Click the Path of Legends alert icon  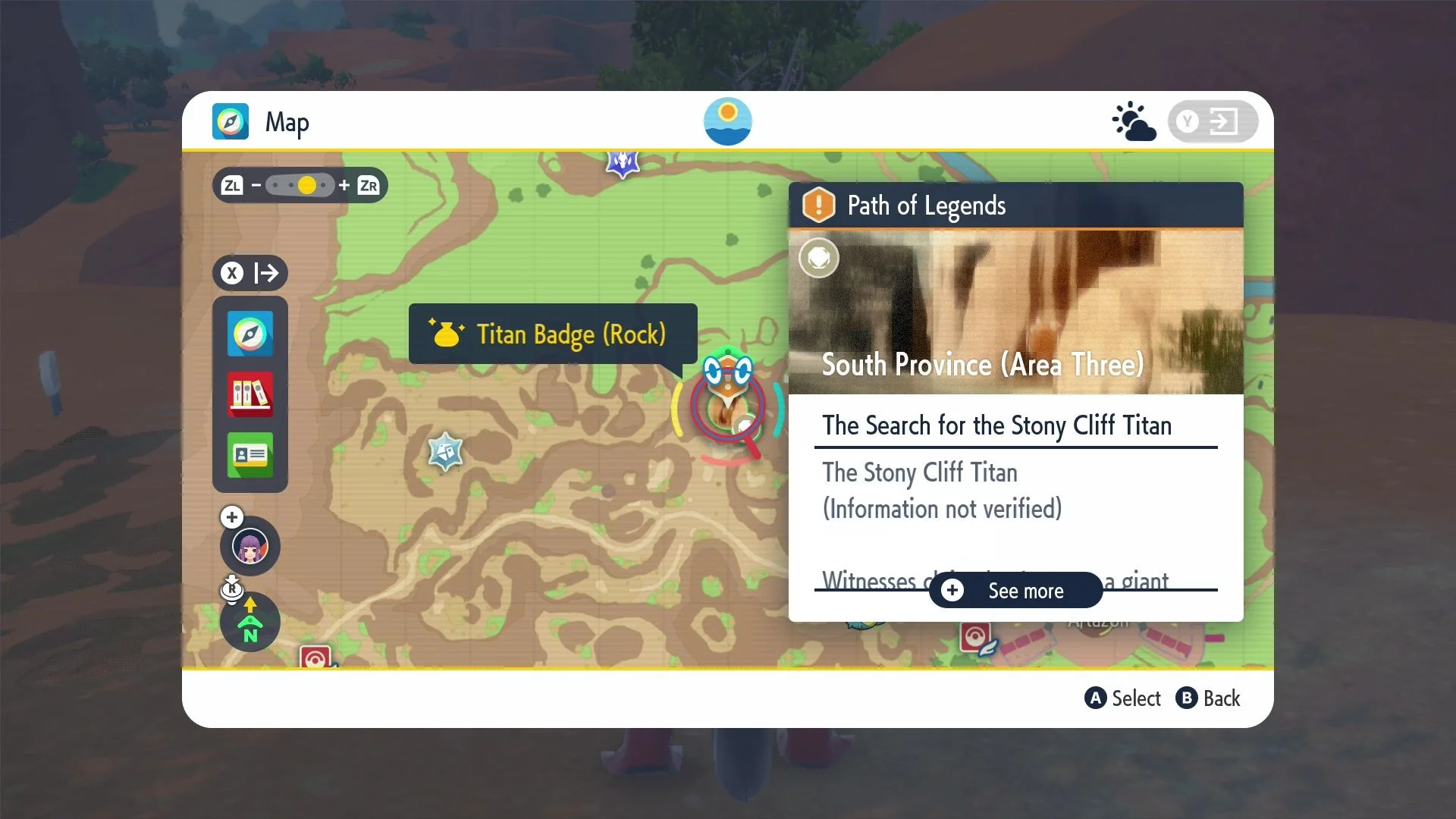coord(820,205)
